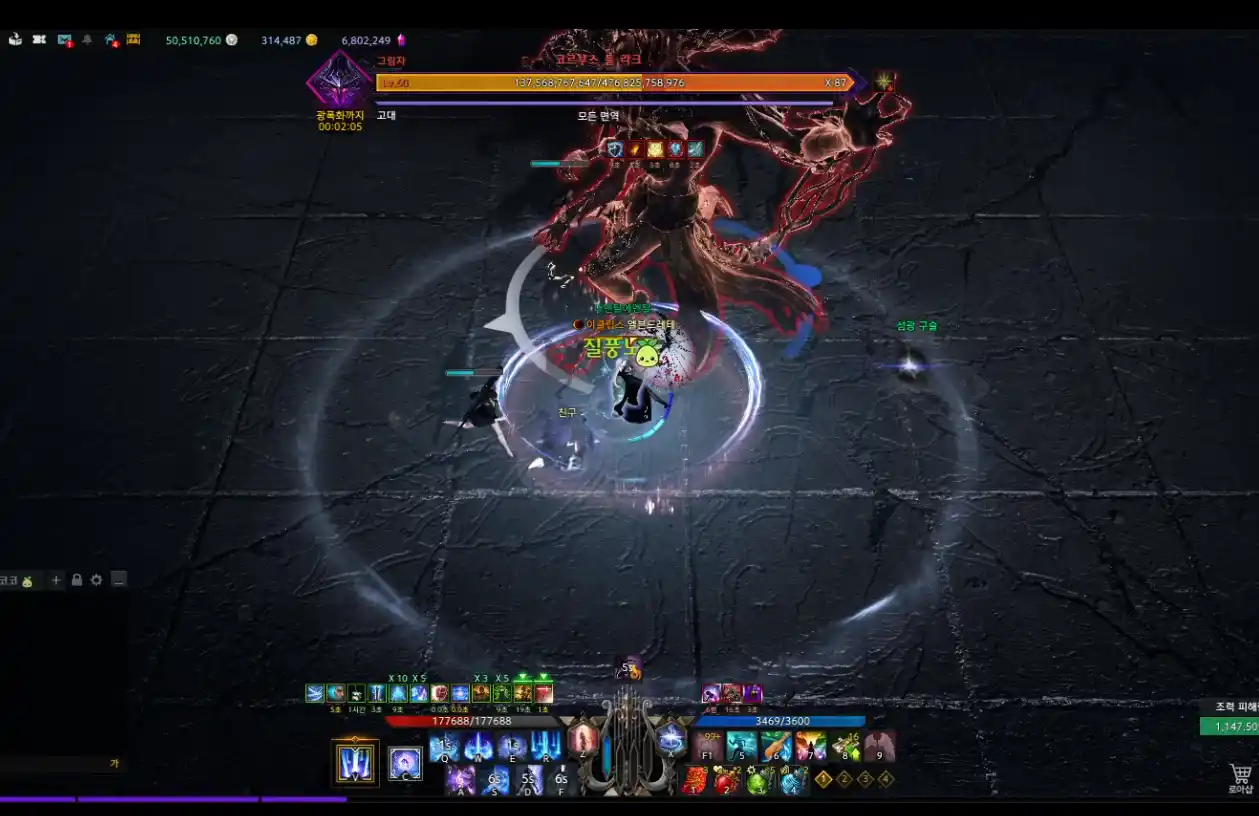Open the mail envelope icon

[65, 40]
